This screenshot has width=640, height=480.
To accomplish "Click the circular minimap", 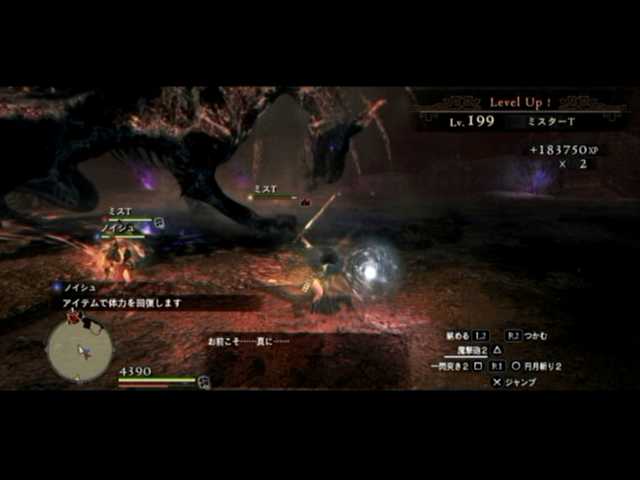I will tap(81, 350).
